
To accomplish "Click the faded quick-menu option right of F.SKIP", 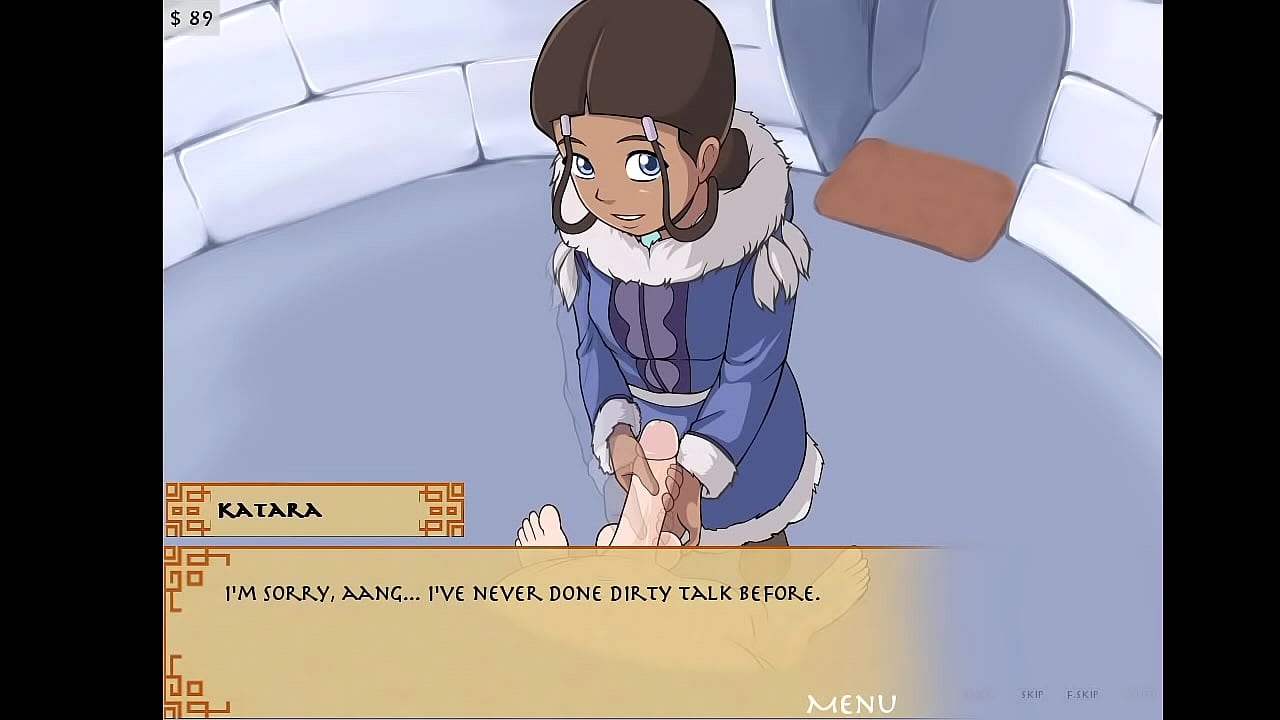I will coord(1145,693).
